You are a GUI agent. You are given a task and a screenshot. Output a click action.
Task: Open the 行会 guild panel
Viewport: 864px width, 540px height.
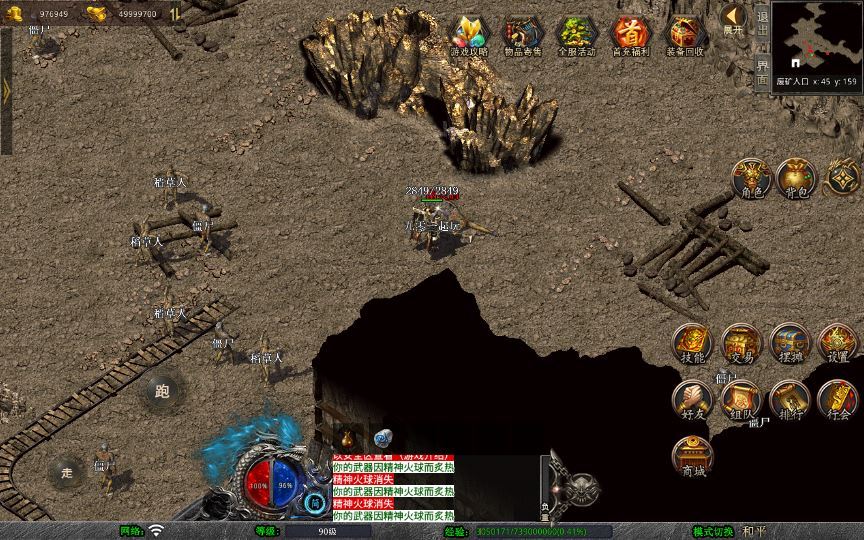click(x=838, y=400)
